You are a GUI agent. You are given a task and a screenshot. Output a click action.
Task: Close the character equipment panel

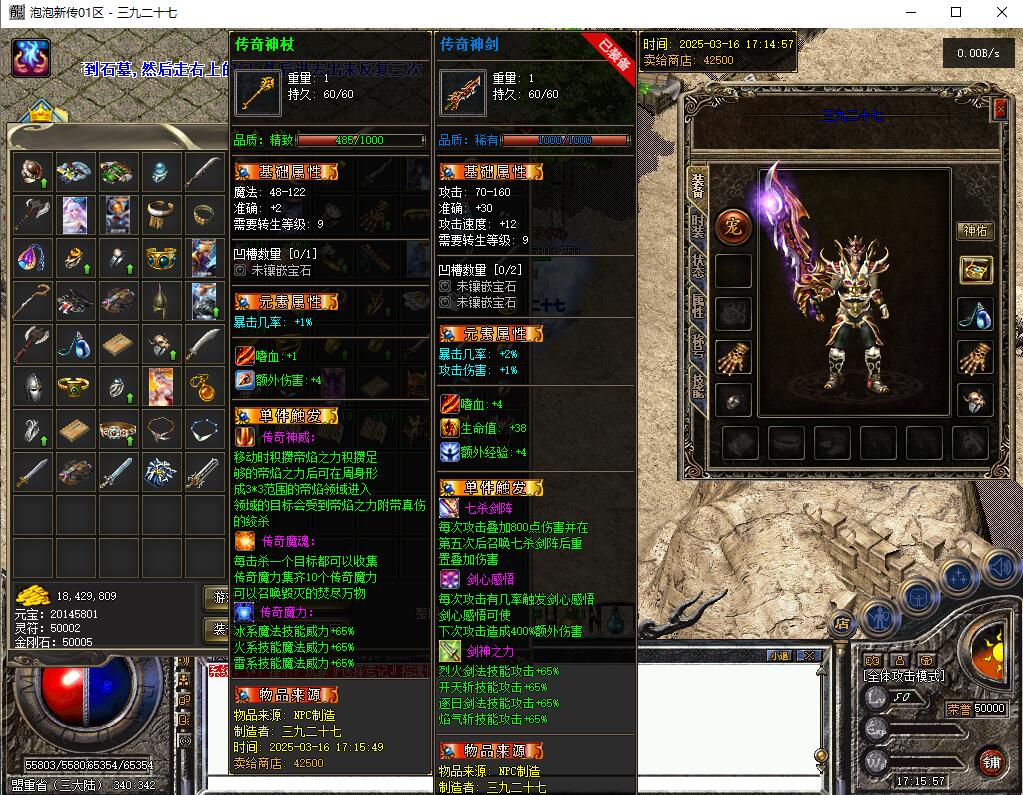pos(999,110)
